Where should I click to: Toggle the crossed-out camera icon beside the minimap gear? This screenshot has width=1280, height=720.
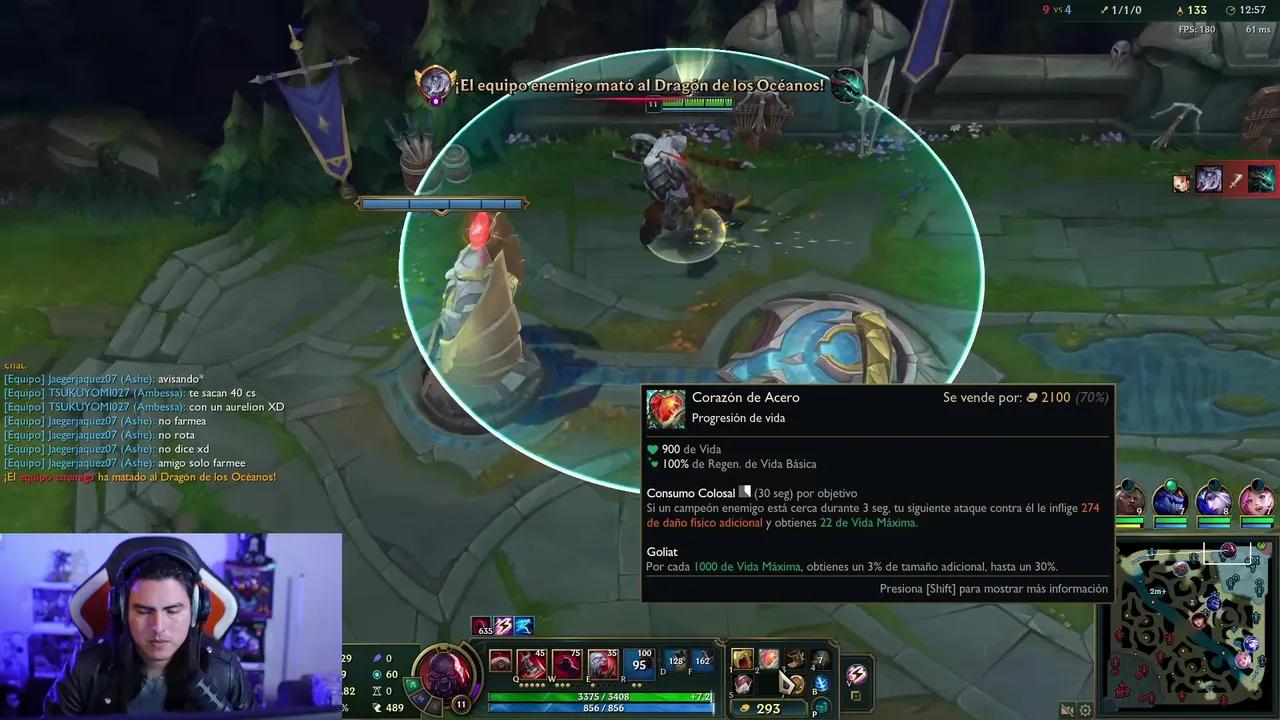tap(1066, 710)
